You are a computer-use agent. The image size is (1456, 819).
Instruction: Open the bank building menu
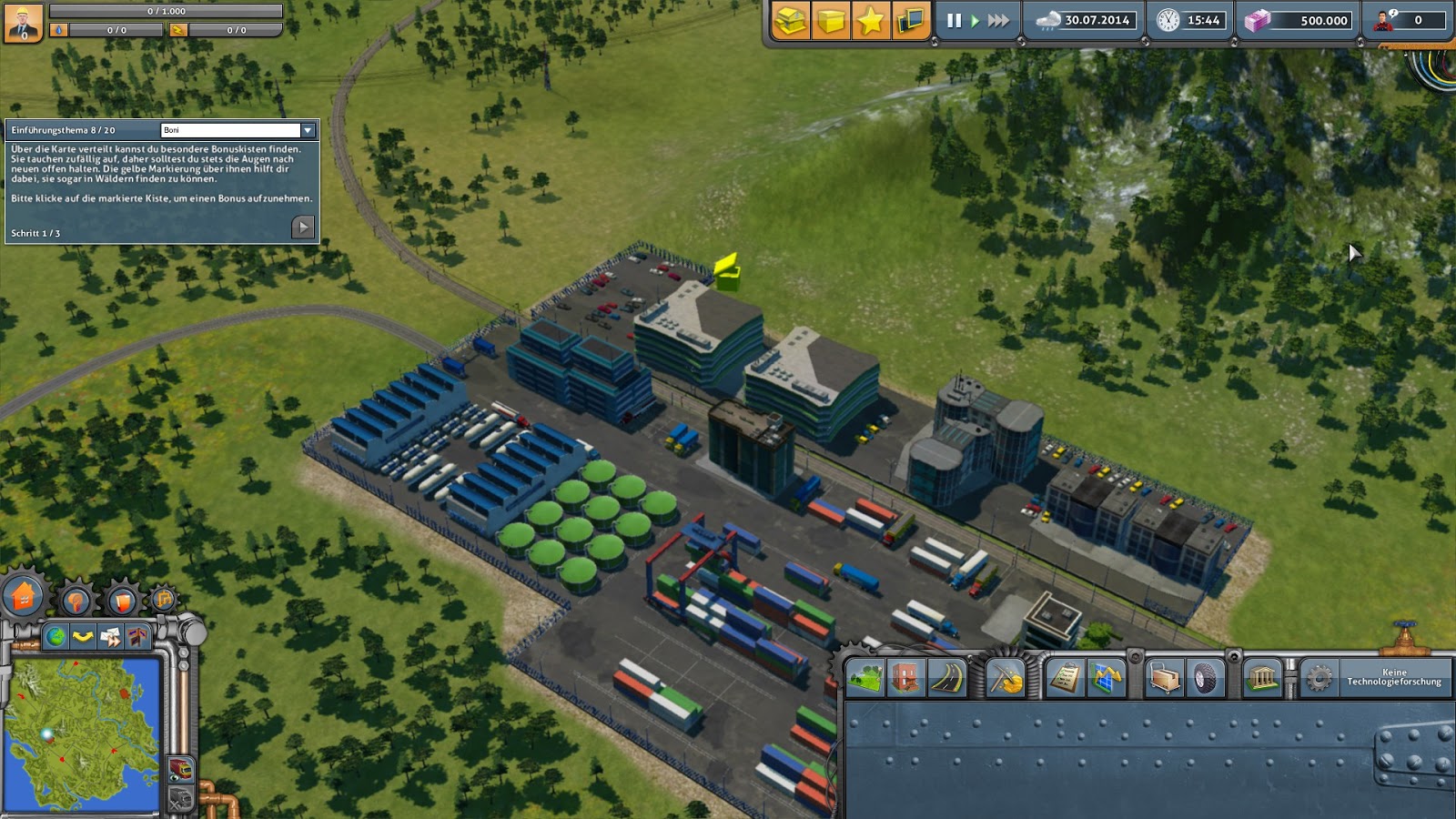[x=1263, y=678]
